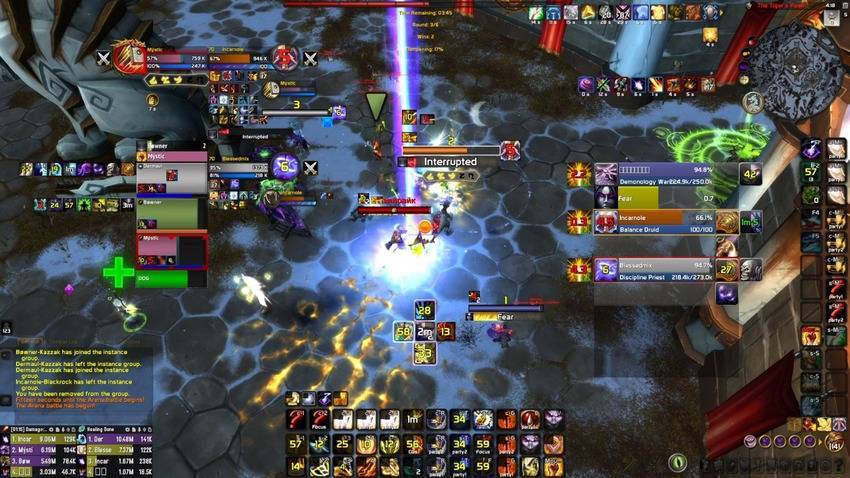
Task: Click the Blessedmix focus frame portrait
Action: [284, 167]
